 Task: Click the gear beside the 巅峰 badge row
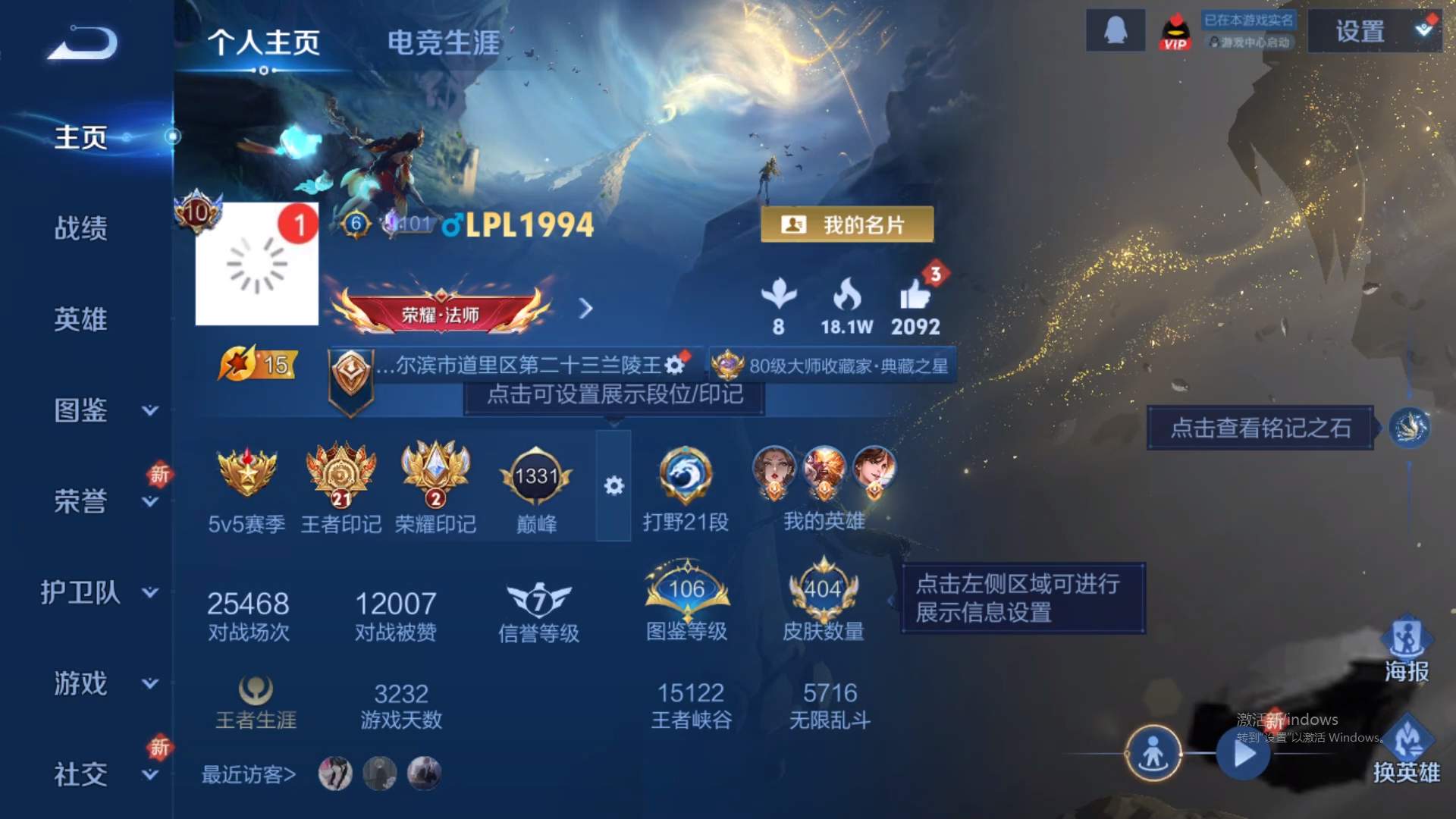[x=616, y=485]
